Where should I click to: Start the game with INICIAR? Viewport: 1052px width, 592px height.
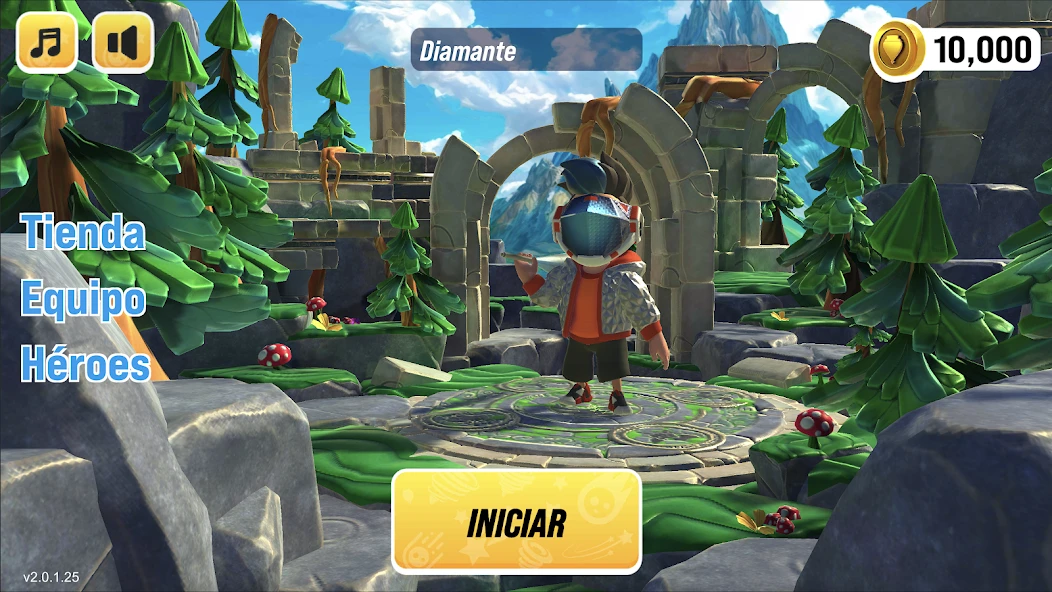[516, 522]
